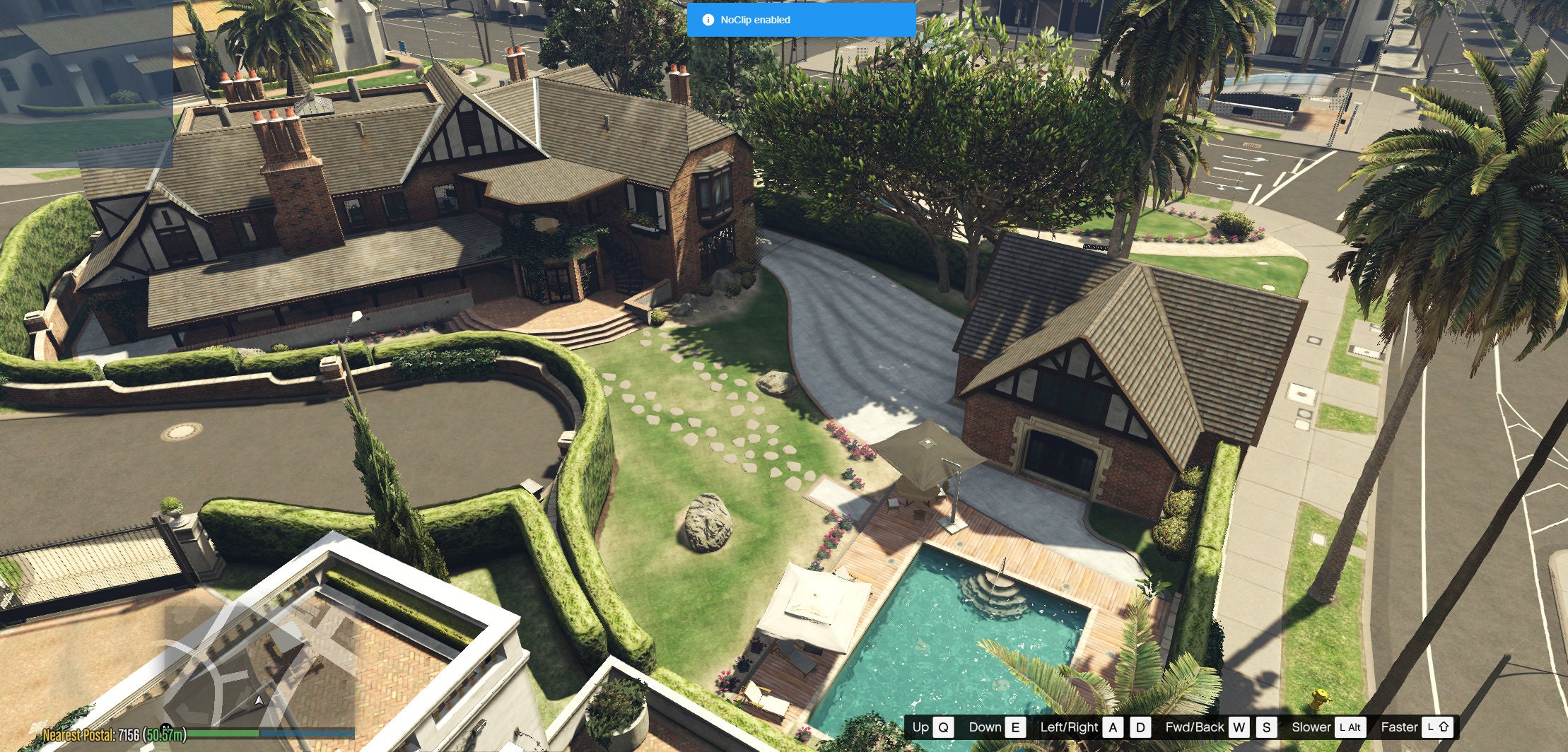Click the D key icon for Right
The height and width of the screenshot is (752, 1568).
tap(1141, 727)
